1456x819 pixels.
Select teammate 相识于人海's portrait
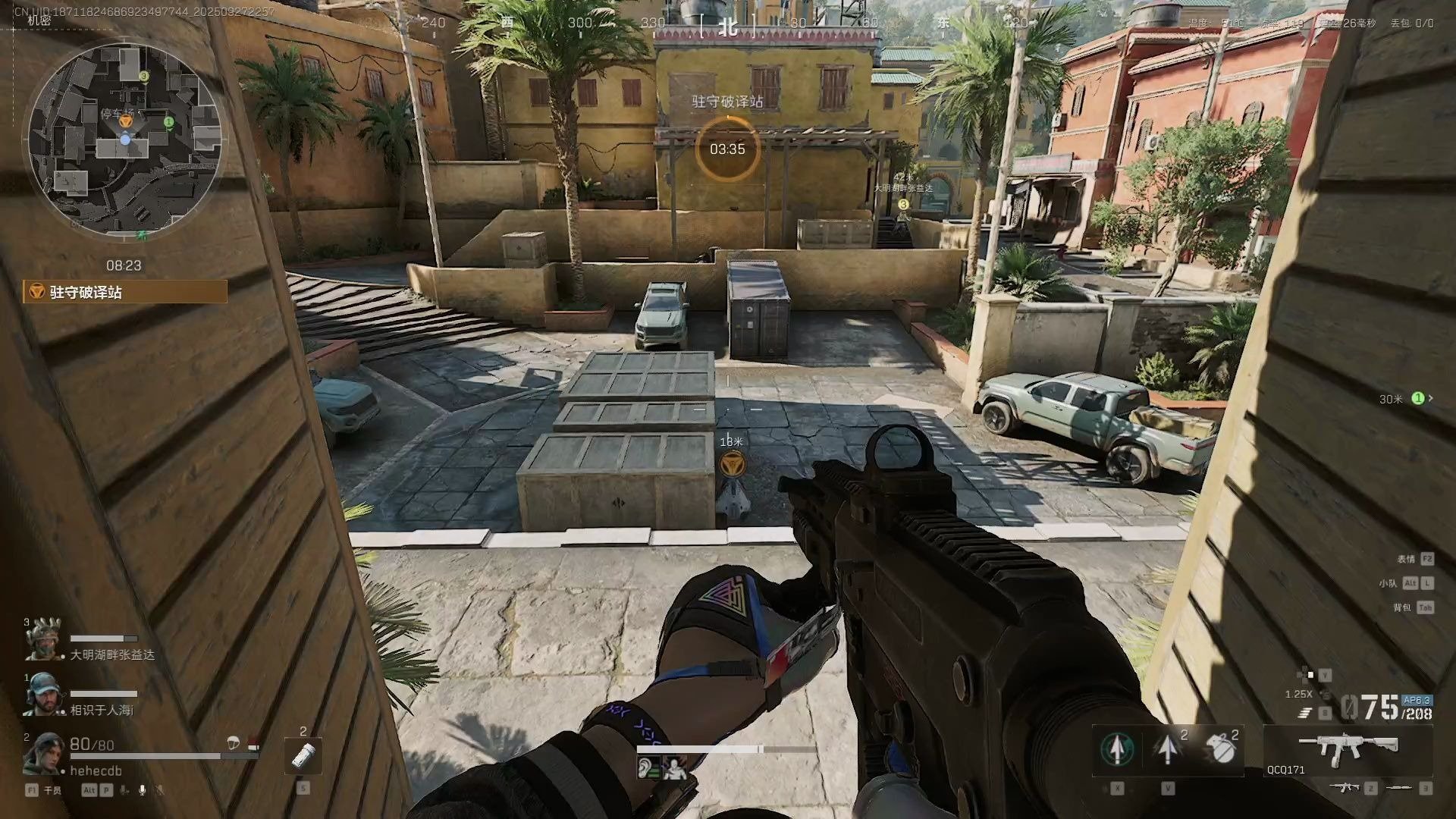click(43, 695)
